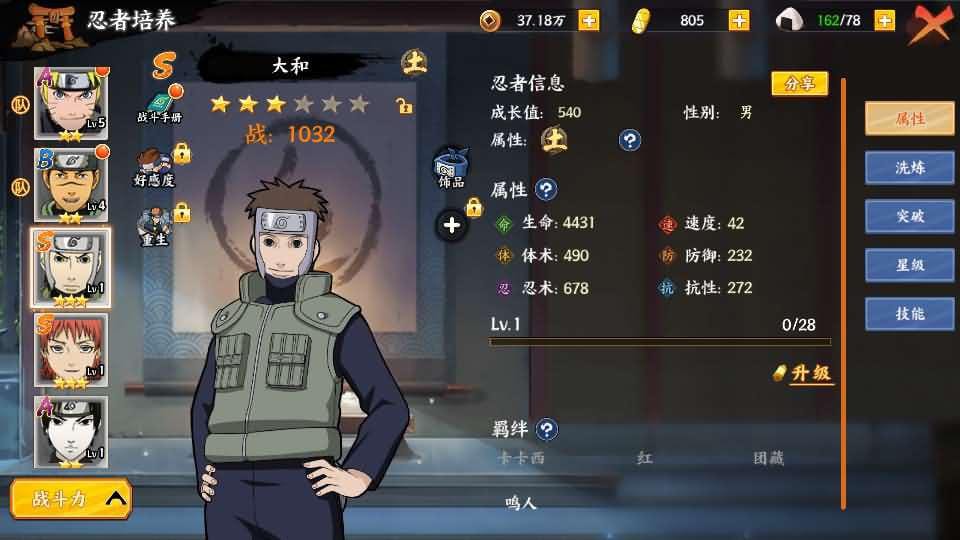Screen dimensions: 960x540
Task: Open the 洗炼 refinement tab
Action: pyautogui.click(x=909, y=168)
